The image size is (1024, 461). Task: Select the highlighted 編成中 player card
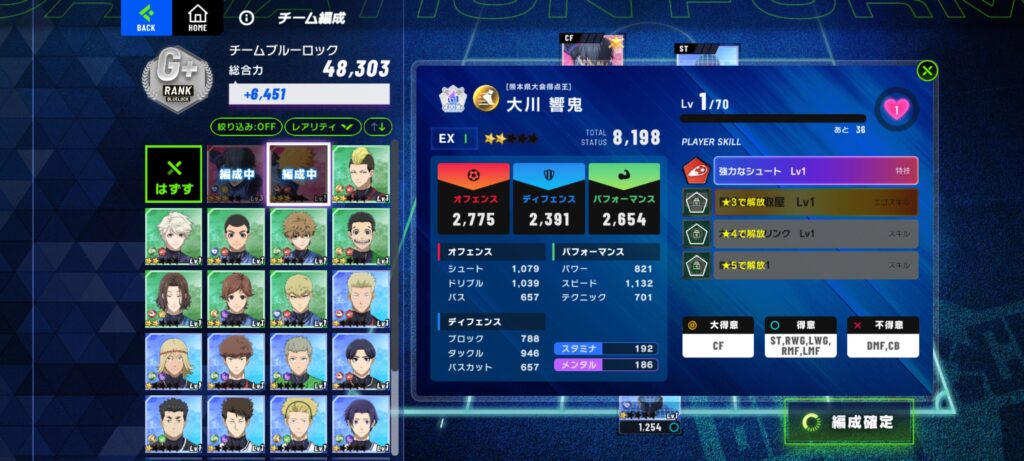298,173
